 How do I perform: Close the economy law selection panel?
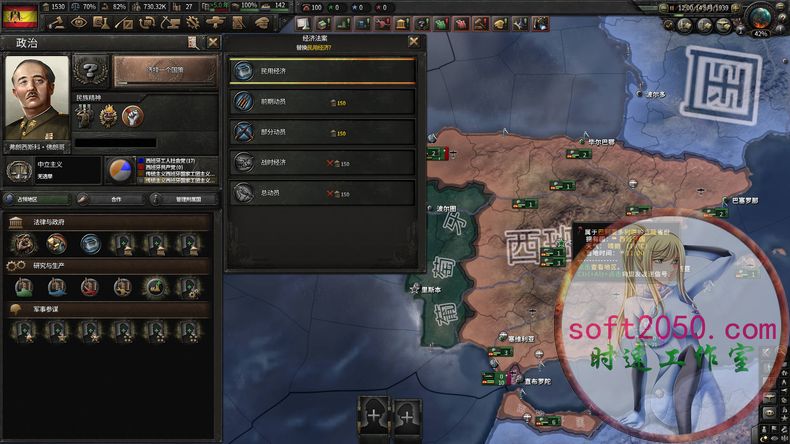(414, 42)
